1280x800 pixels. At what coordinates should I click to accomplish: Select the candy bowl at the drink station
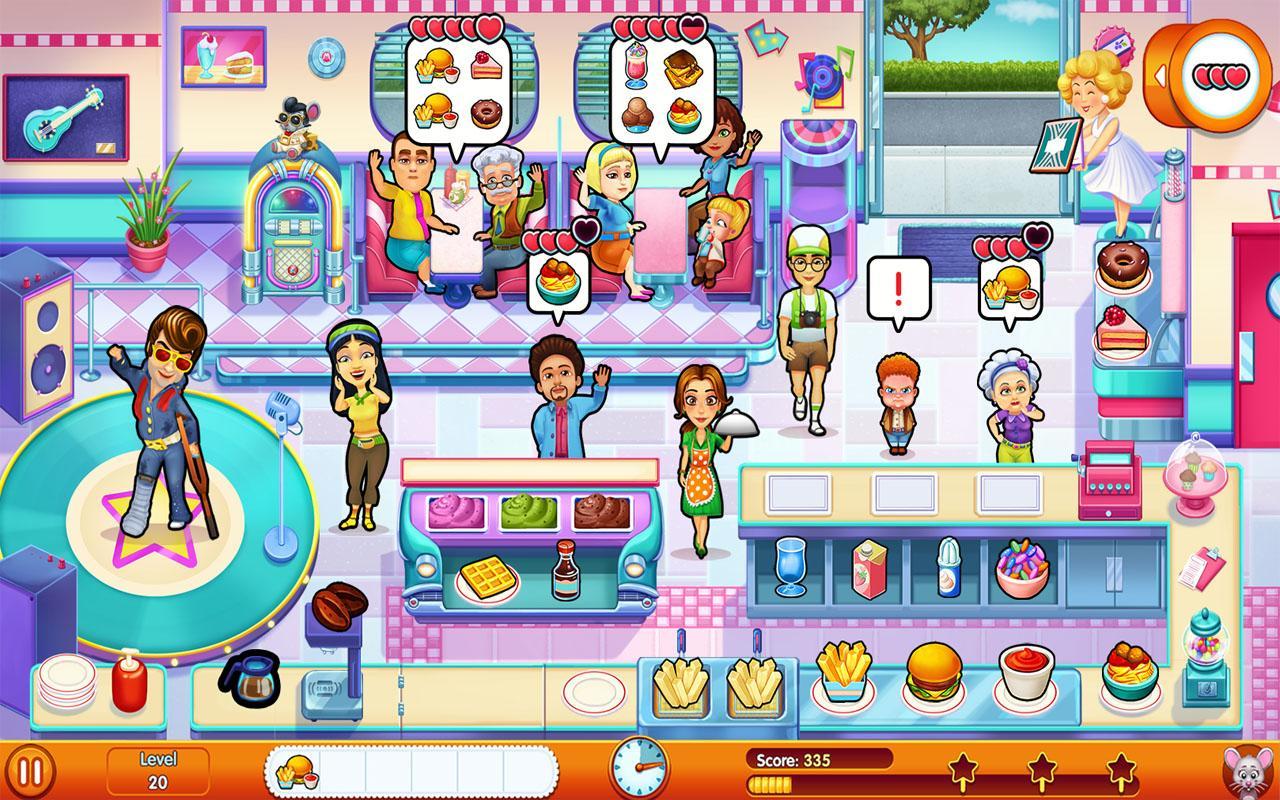1022,570
